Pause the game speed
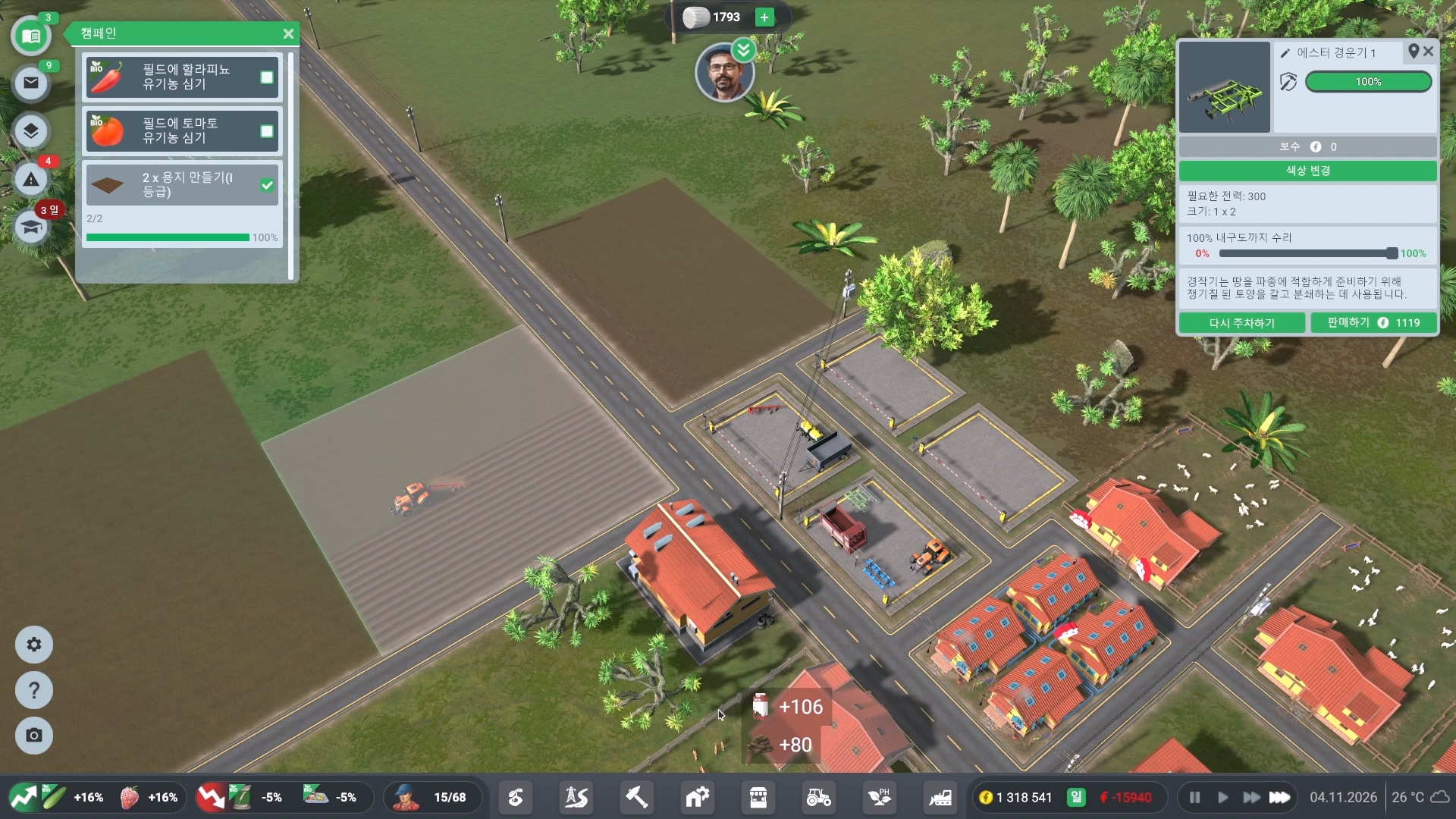This screenshot has width=1456, height=819. coord(1195,797)
